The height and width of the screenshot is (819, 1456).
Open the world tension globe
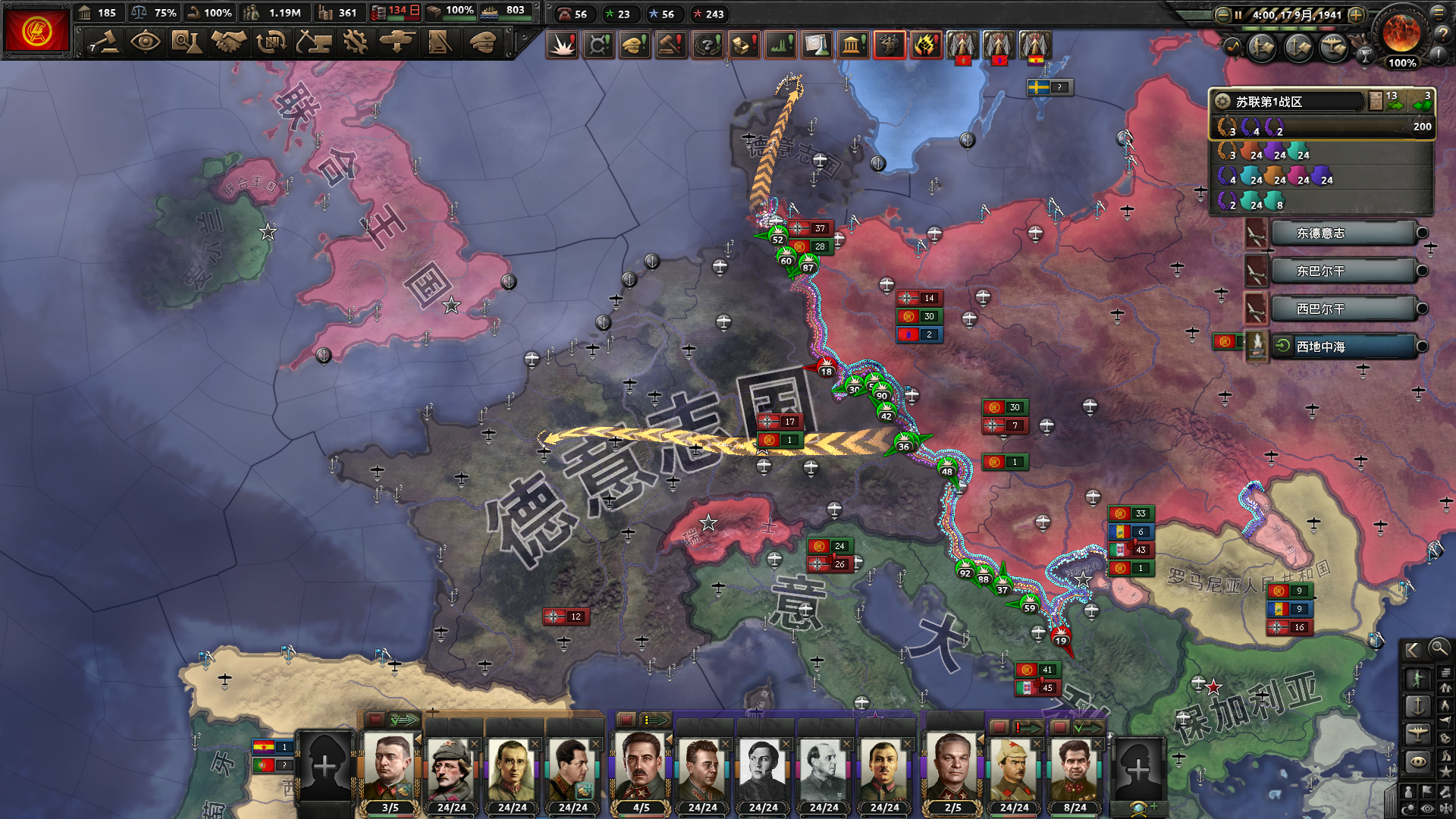coord(1401,33)
